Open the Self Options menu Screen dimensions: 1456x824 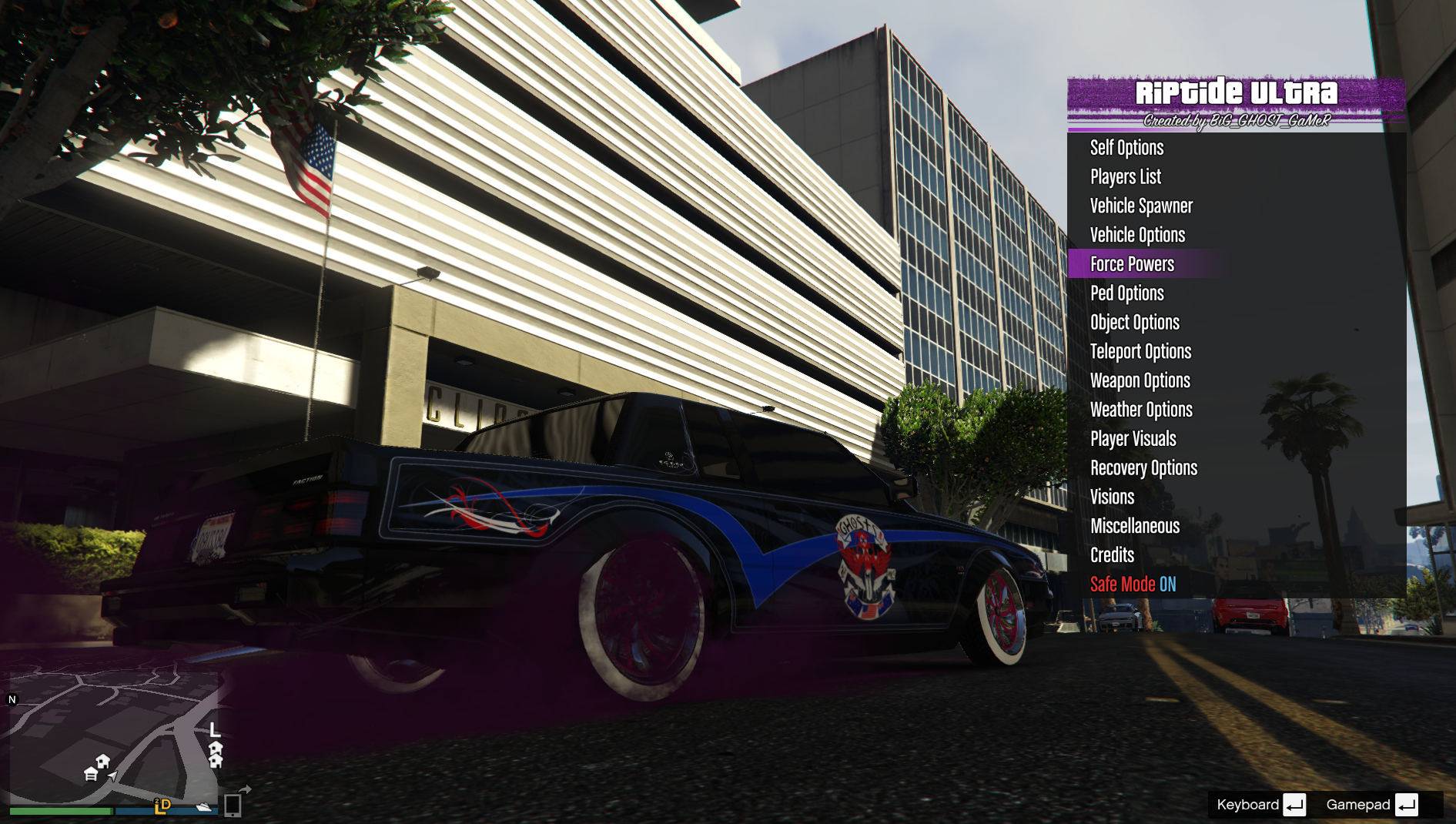point(1126,148)
